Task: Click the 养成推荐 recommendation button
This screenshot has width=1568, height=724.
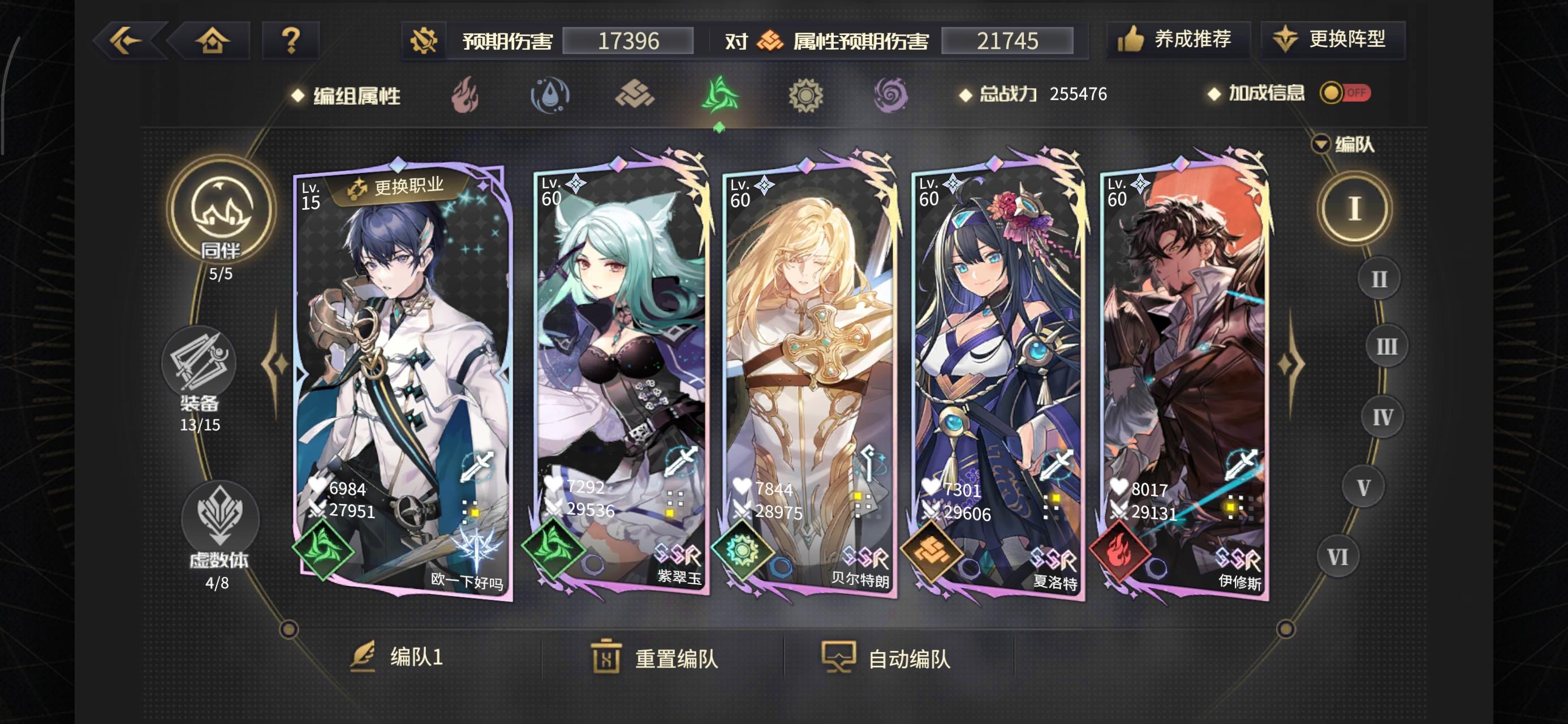Action: coord(1178,38)
